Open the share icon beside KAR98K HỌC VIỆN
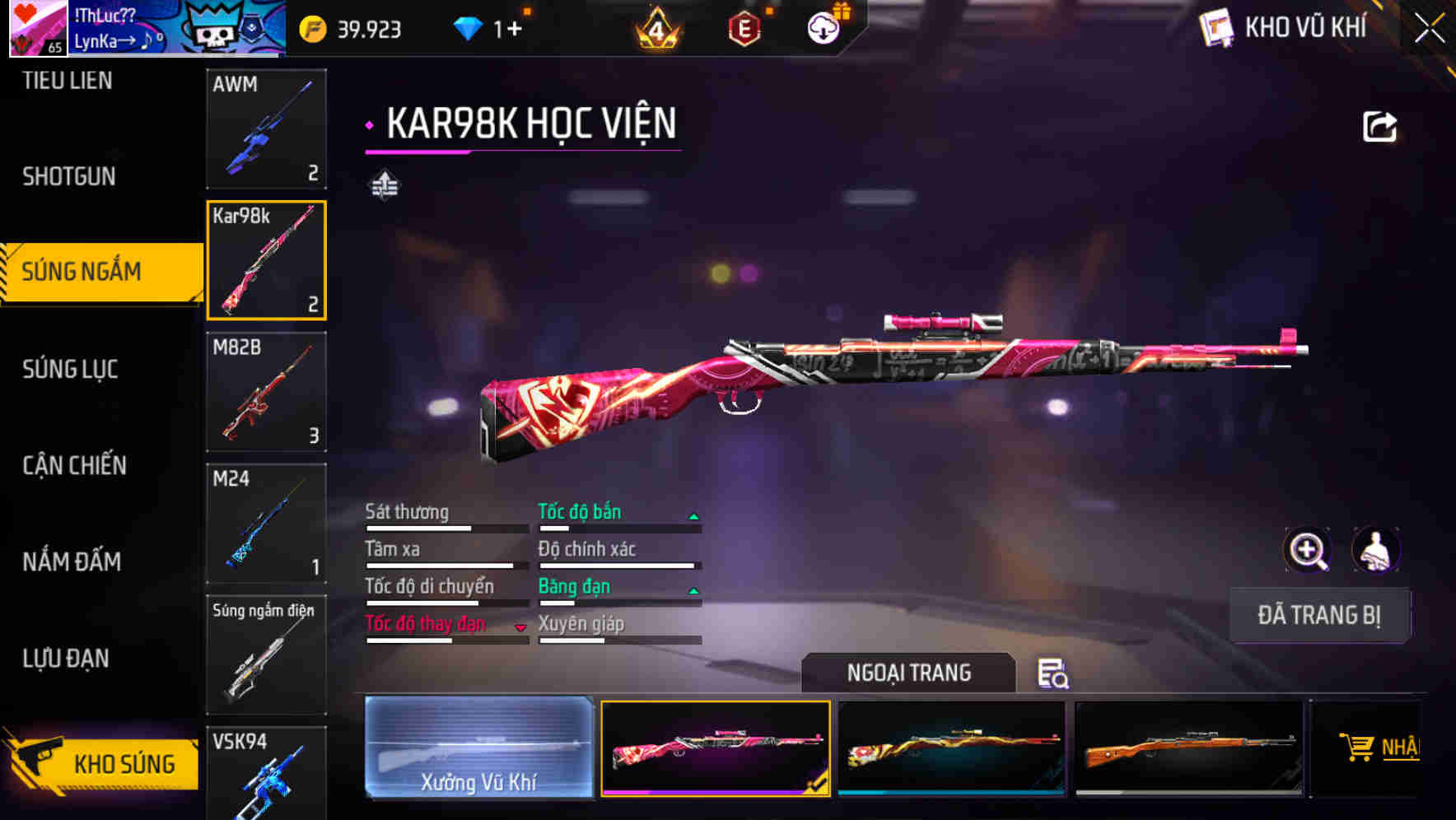The image size is (1456, 820). (x=1379, y=125)
